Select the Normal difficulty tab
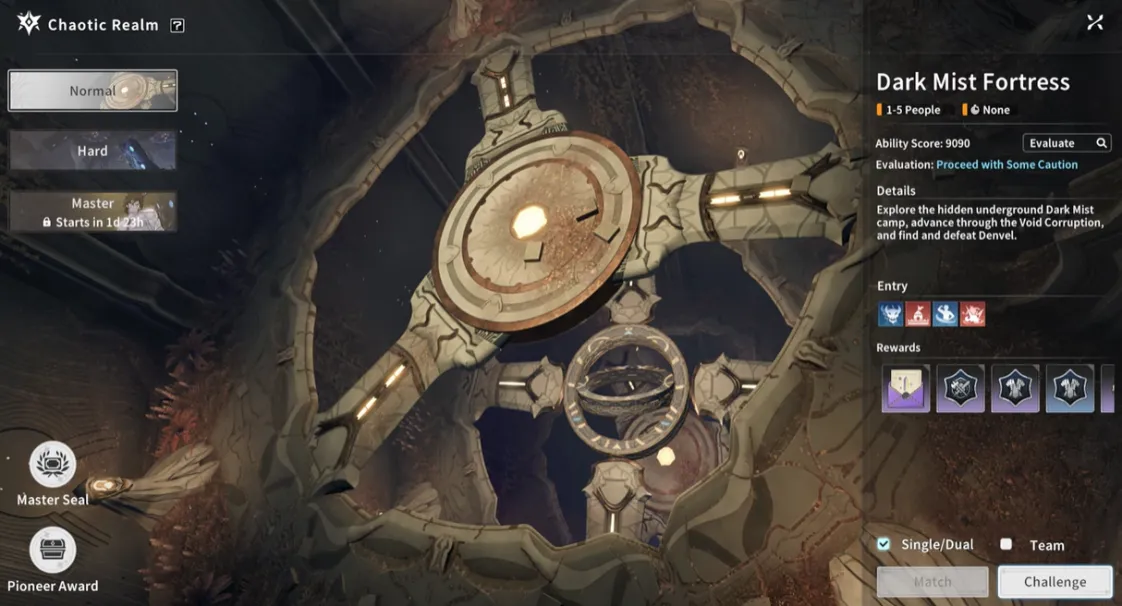Screen dimensions: 1122x606 93,91
